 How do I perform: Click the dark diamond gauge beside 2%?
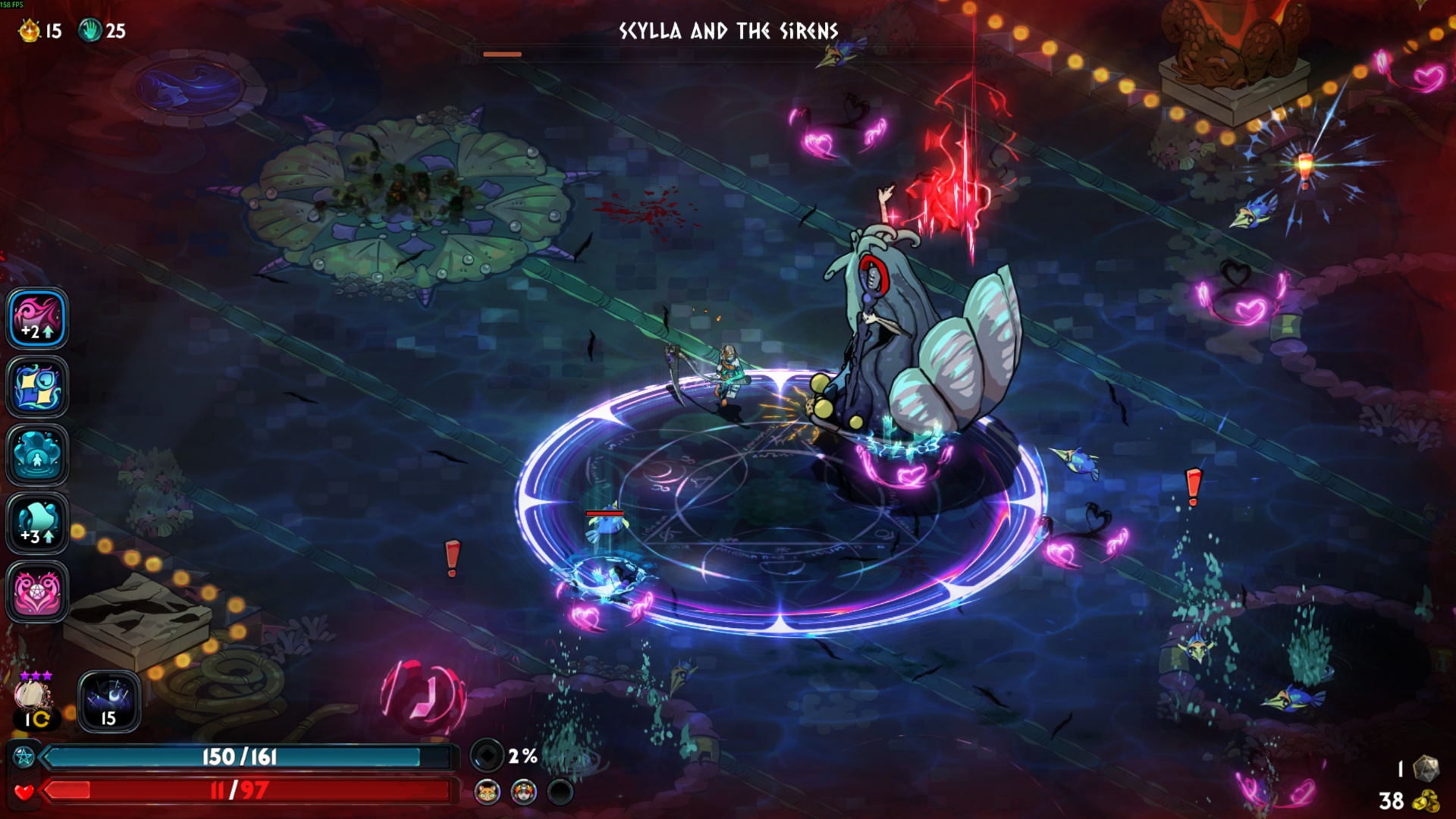tap(487, 755)
